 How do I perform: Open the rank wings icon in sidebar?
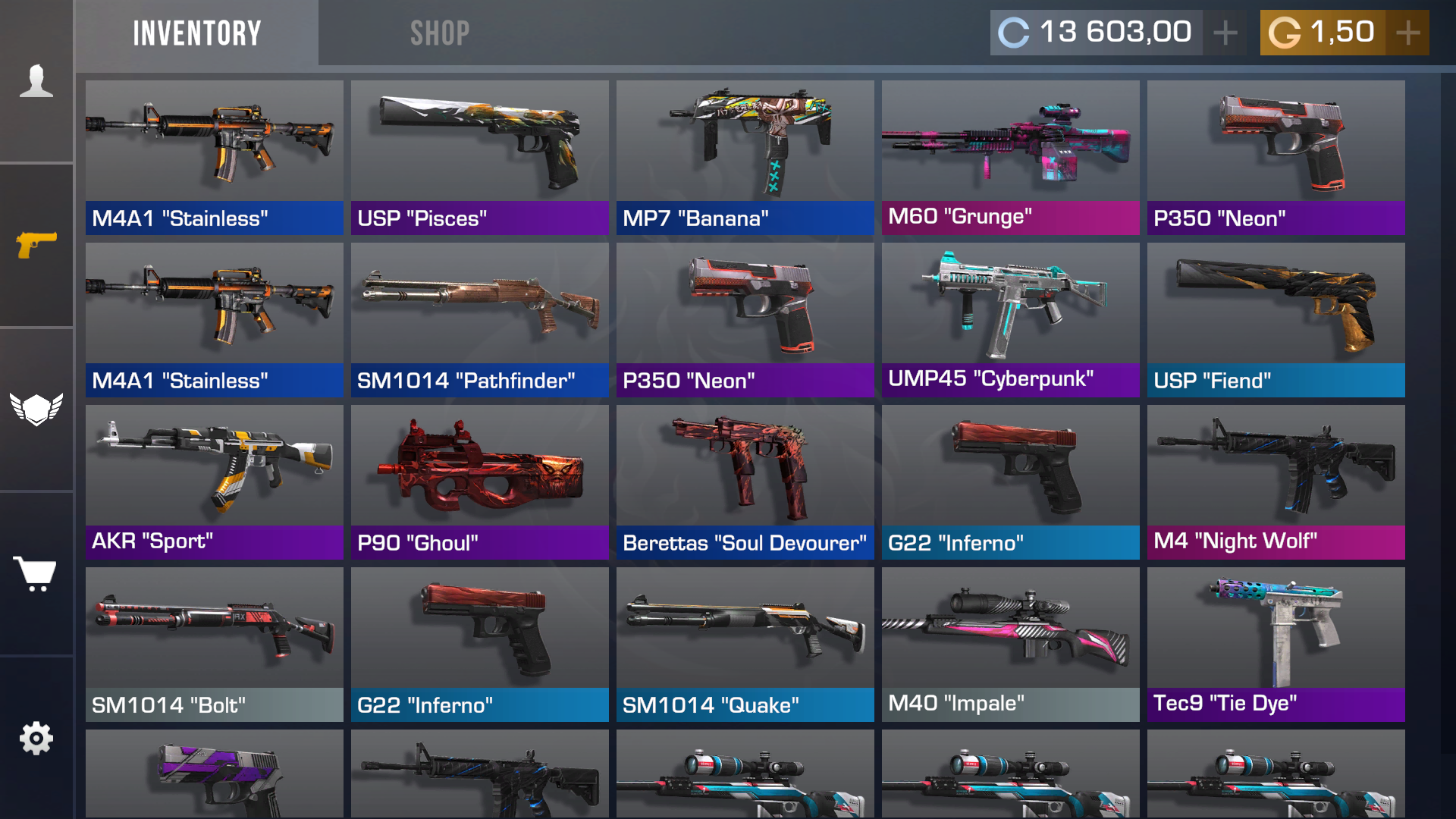pos(36,407)
